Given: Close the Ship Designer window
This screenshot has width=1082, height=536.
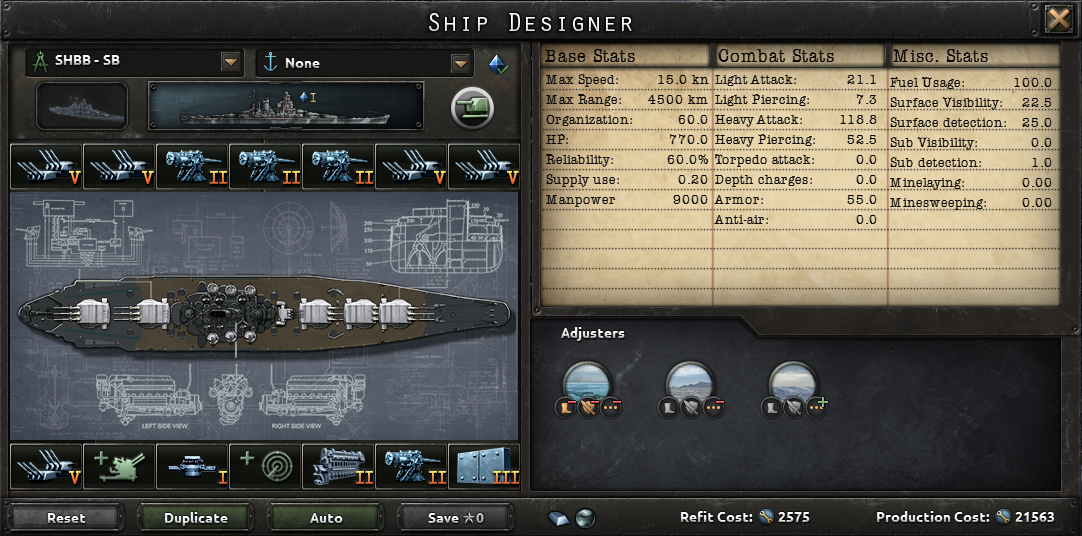Looking at the screenshot, I should (1058, 19).
